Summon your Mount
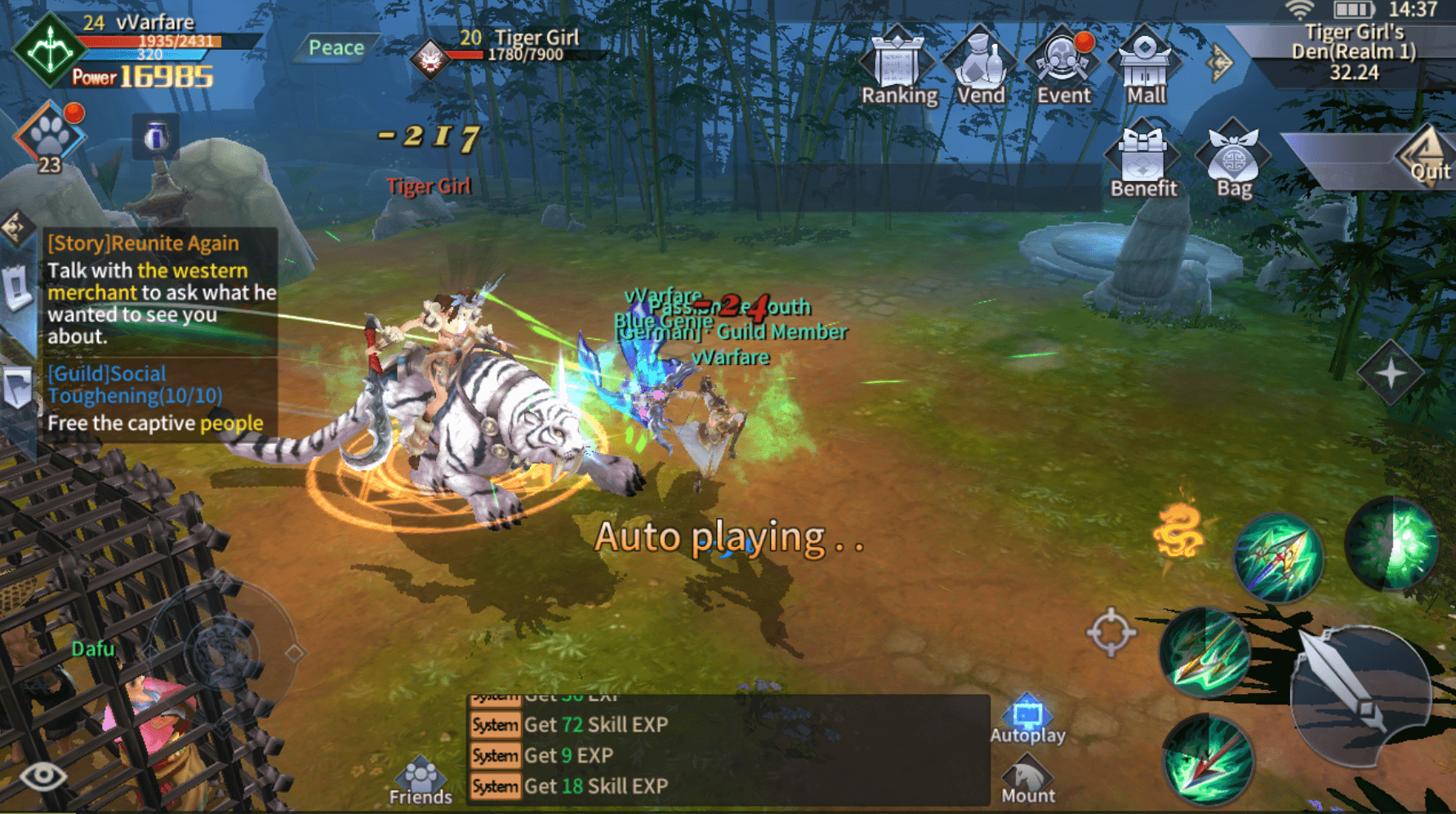 (x=1027, y=780)
